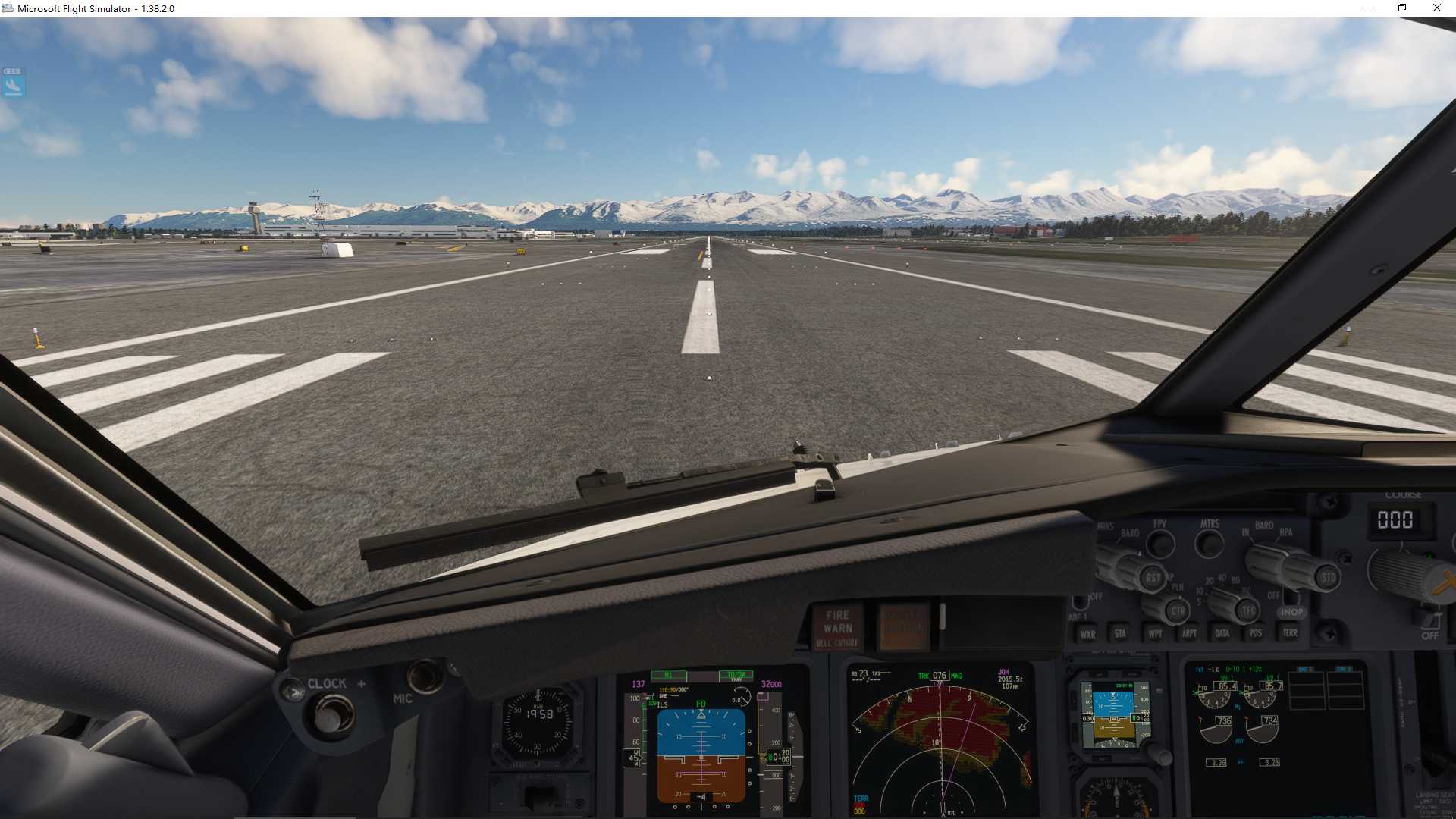Click the clock push button on the glareshield
The width and height of the screenshot is (1456, 819).
click(x=330, y=715)
